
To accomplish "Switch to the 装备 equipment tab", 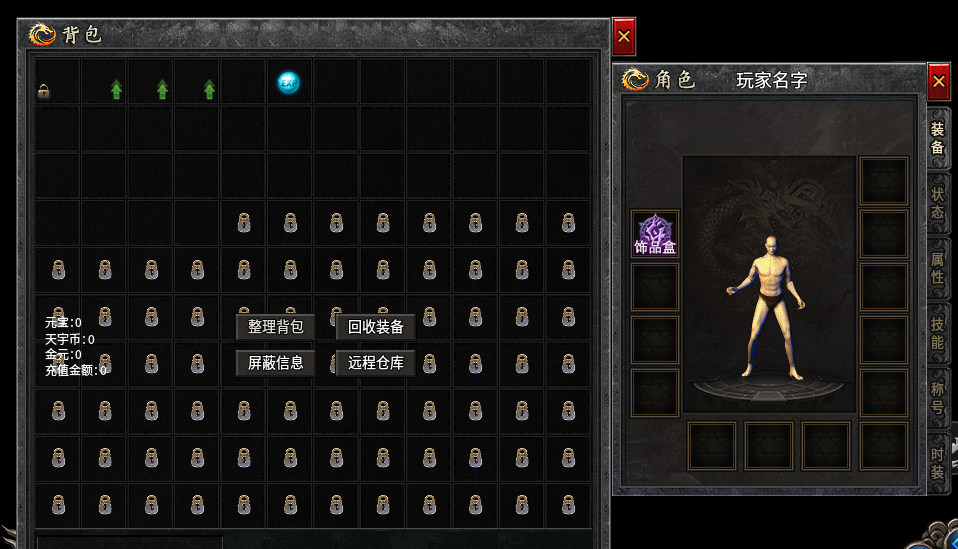I will coord(938,139).
